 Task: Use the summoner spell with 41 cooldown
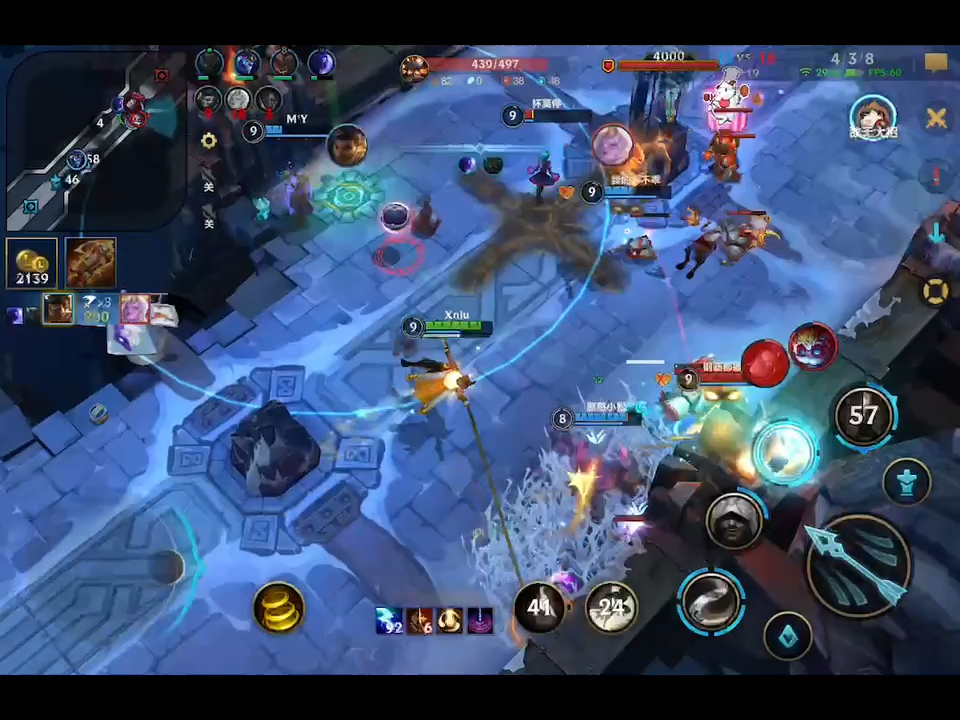pos(540,606)
